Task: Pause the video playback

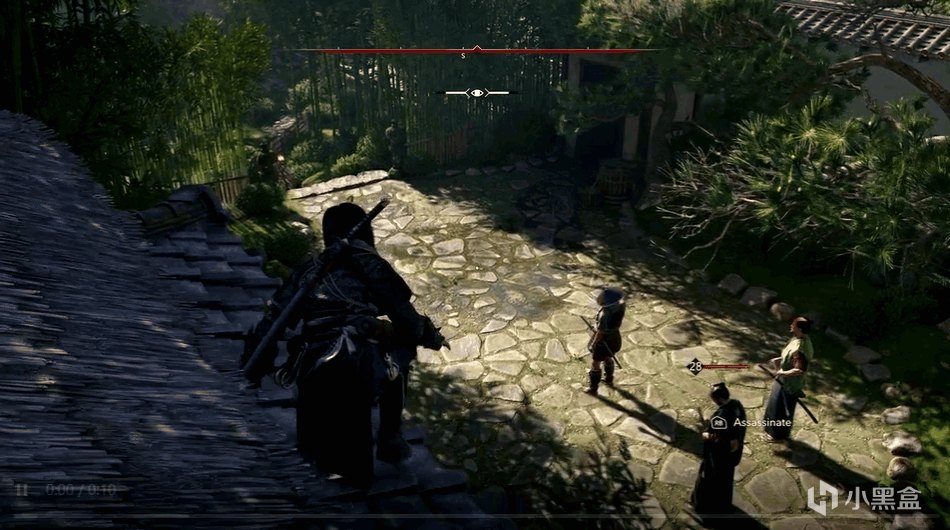Action: 22,490
